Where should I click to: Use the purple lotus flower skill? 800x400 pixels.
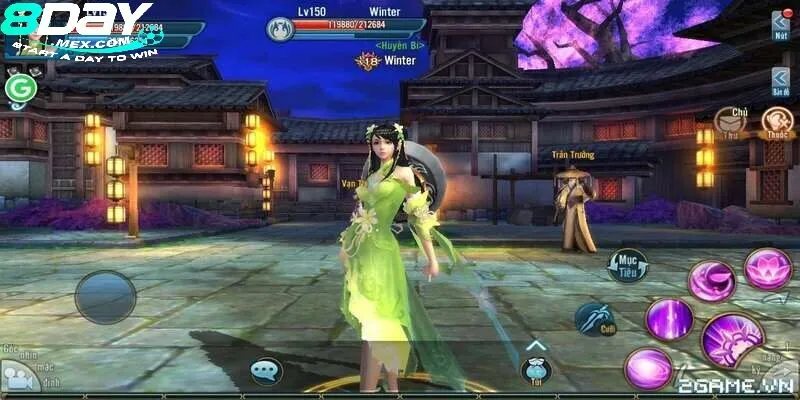(767, 269)
